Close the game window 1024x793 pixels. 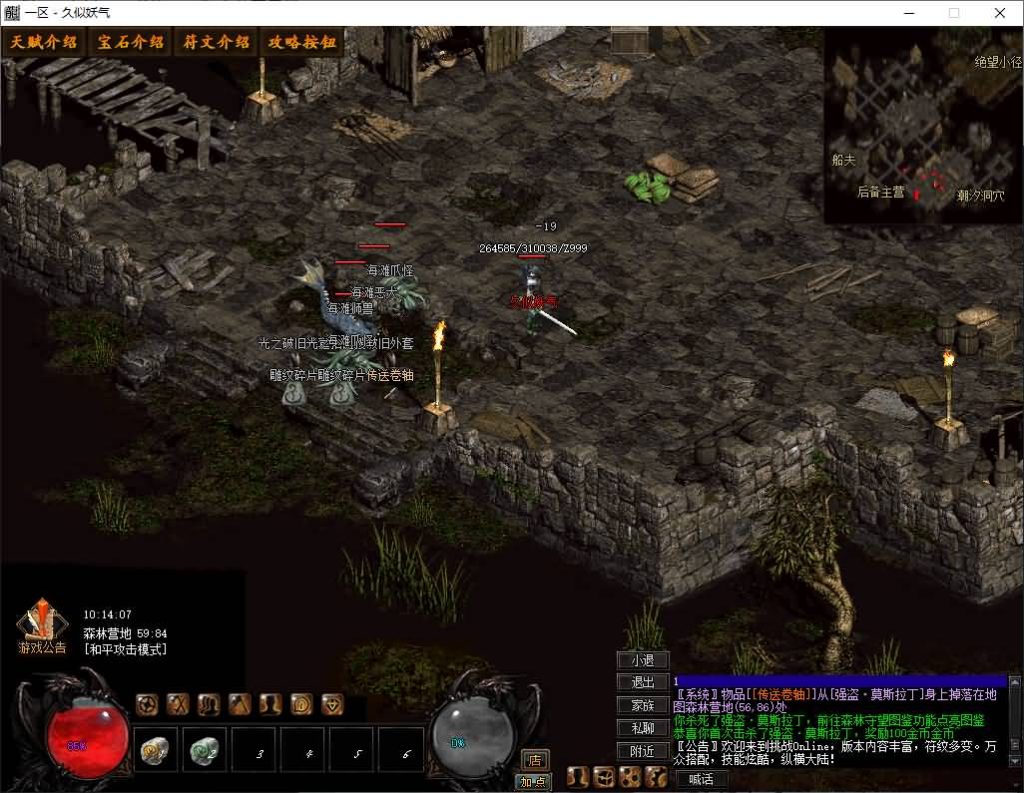pyautogui.click(x=1000, y=13)
